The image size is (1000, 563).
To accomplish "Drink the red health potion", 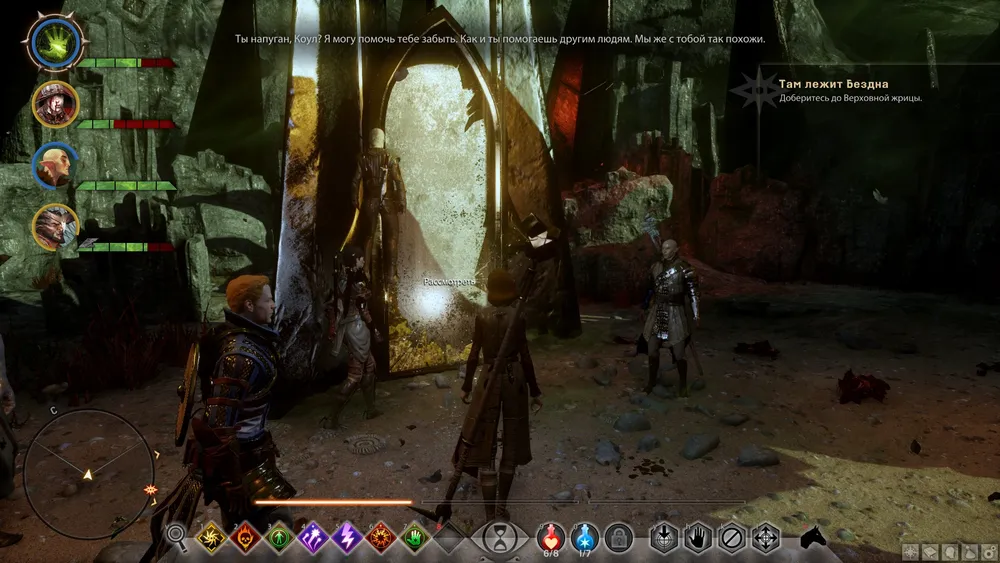I will (x=550, y=537).
